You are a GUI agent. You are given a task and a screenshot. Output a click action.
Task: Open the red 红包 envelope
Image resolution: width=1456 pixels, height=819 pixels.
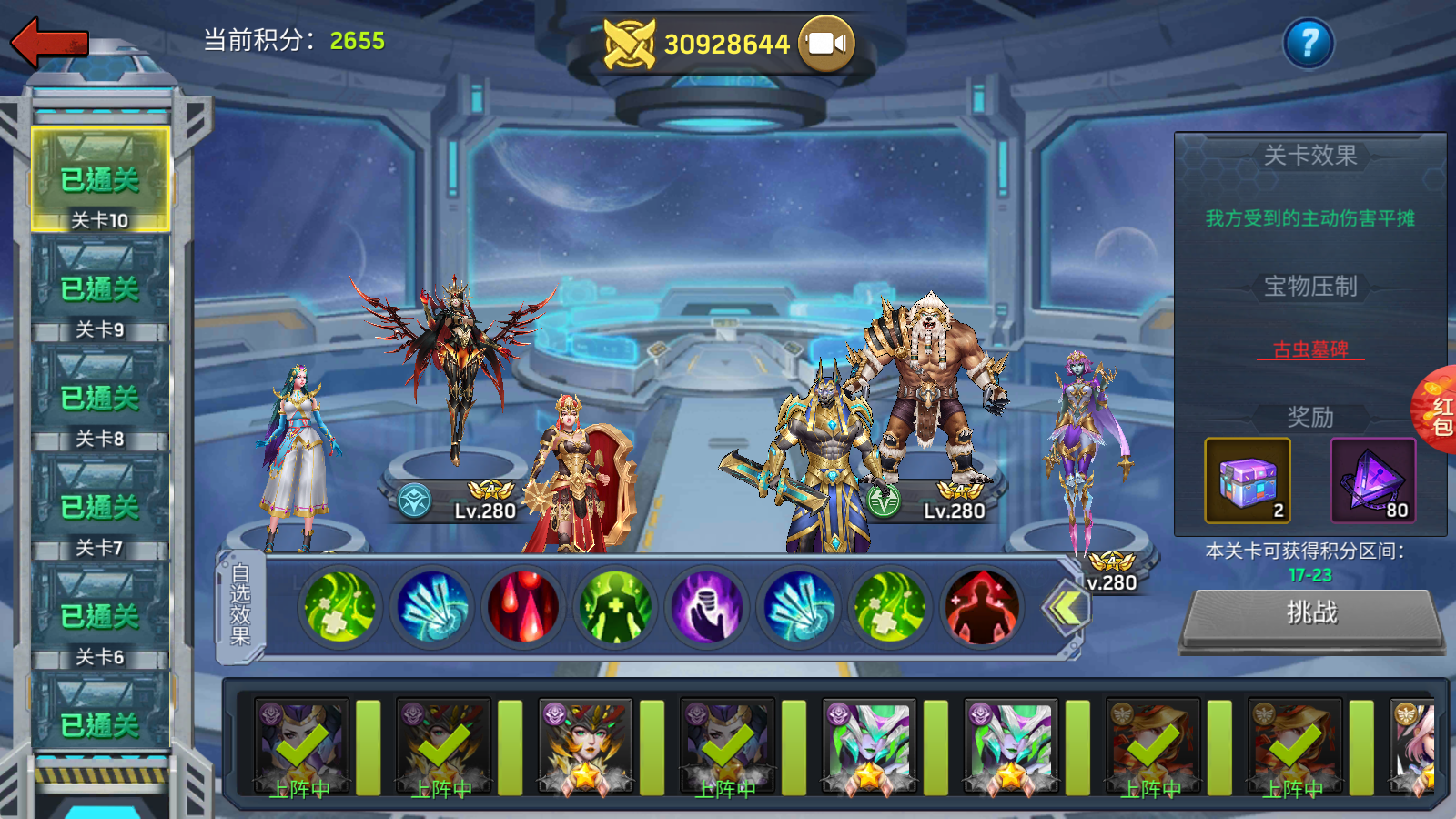[1438, 411]
